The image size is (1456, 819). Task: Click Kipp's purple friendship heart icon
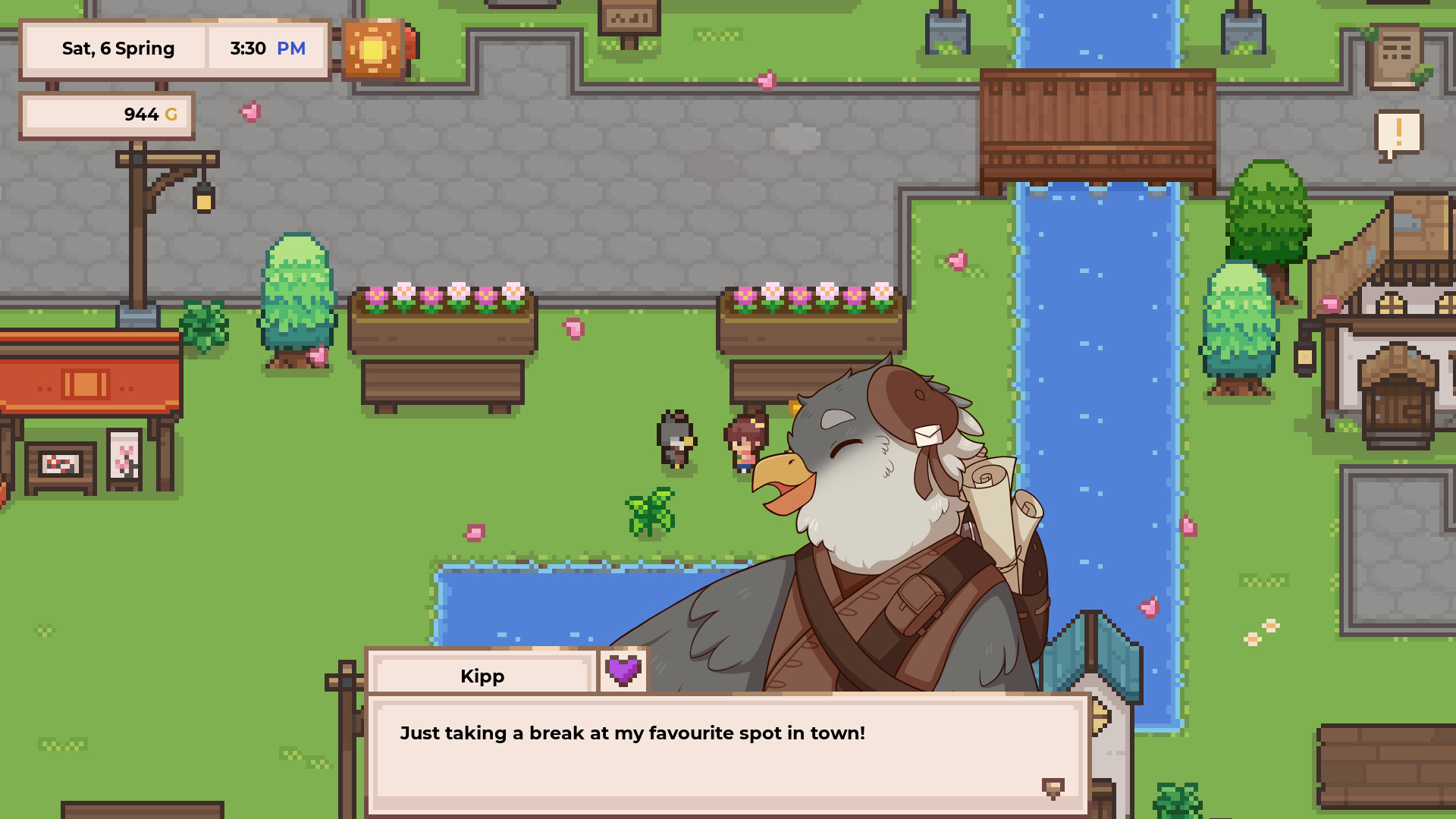tap(623, 670)
